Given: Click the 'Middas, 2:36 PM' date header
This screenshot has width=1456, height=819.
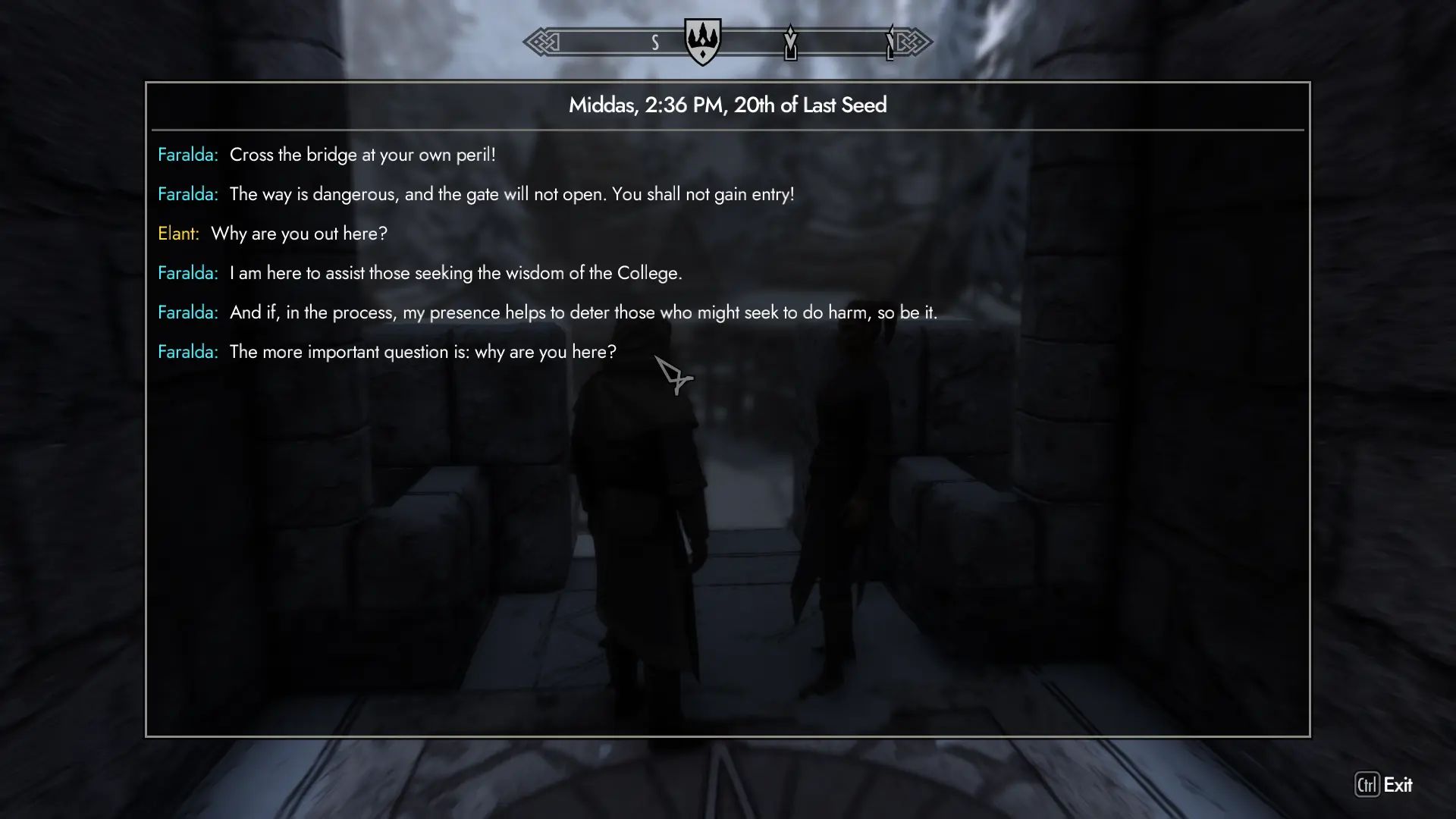Looking at the screenshot, I should tap(727, 105).
